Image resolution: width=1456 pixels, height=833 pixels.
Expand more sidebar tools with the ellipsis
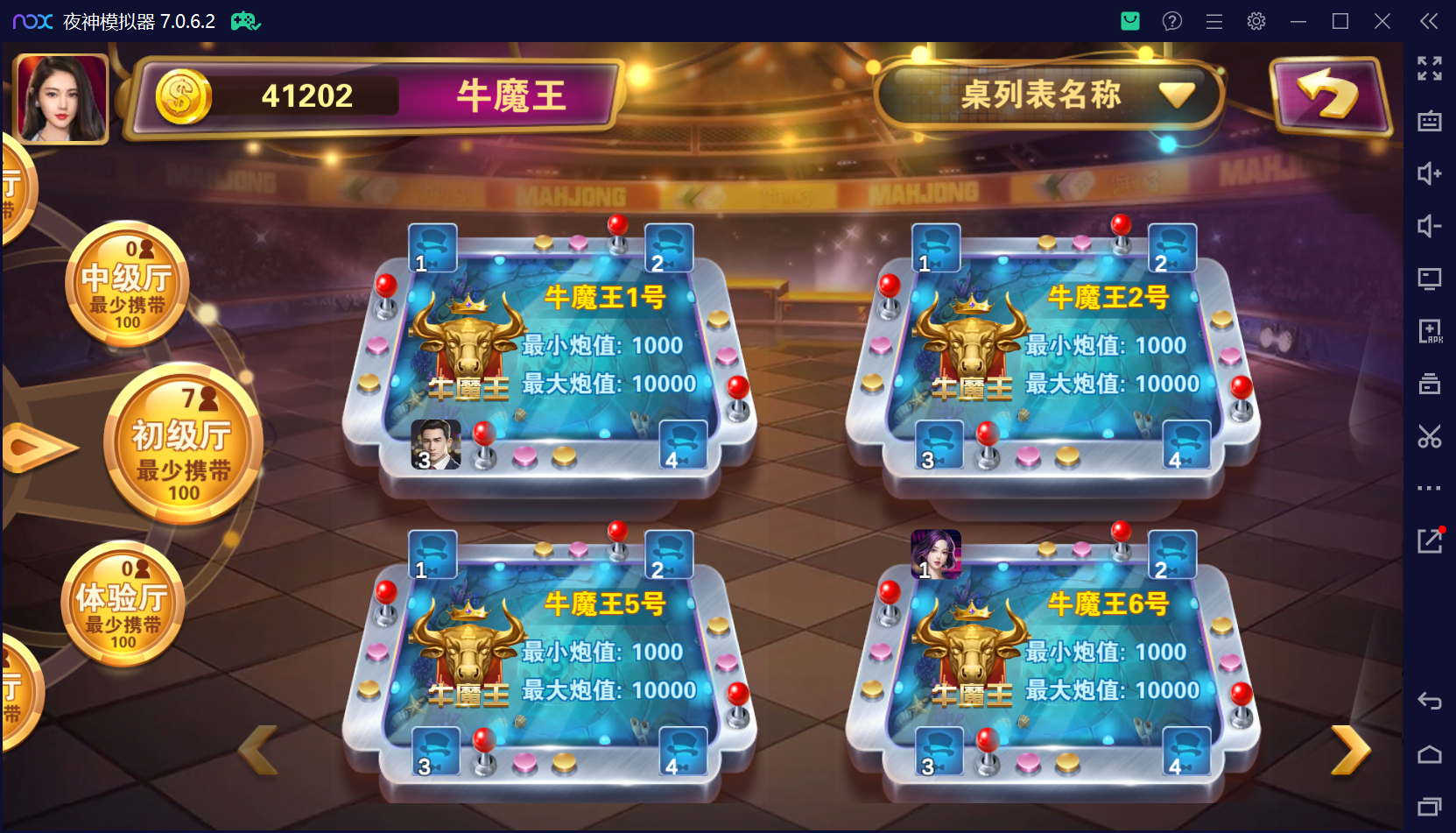pyautogui.click(x=1431, y=488)
